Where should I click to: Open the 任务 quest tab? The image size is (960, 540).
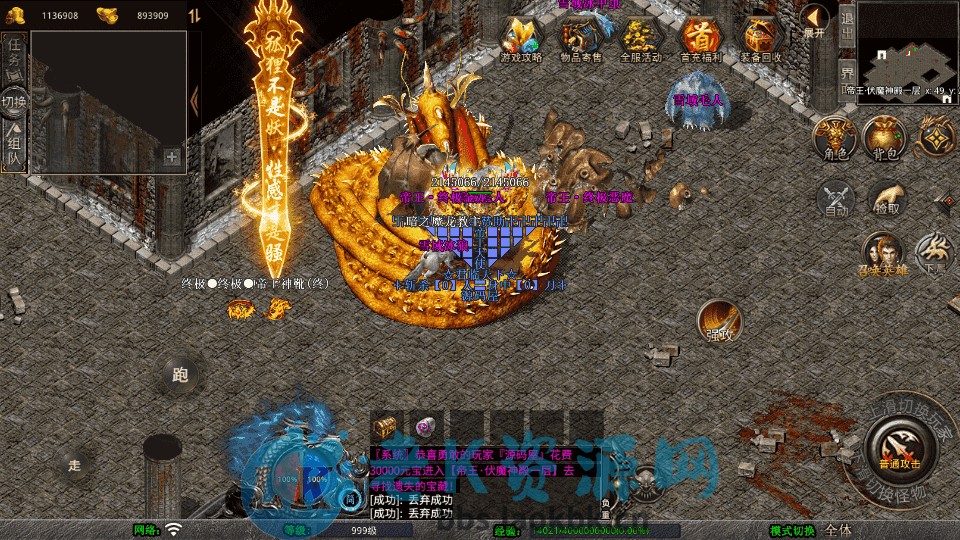(14, 59)
